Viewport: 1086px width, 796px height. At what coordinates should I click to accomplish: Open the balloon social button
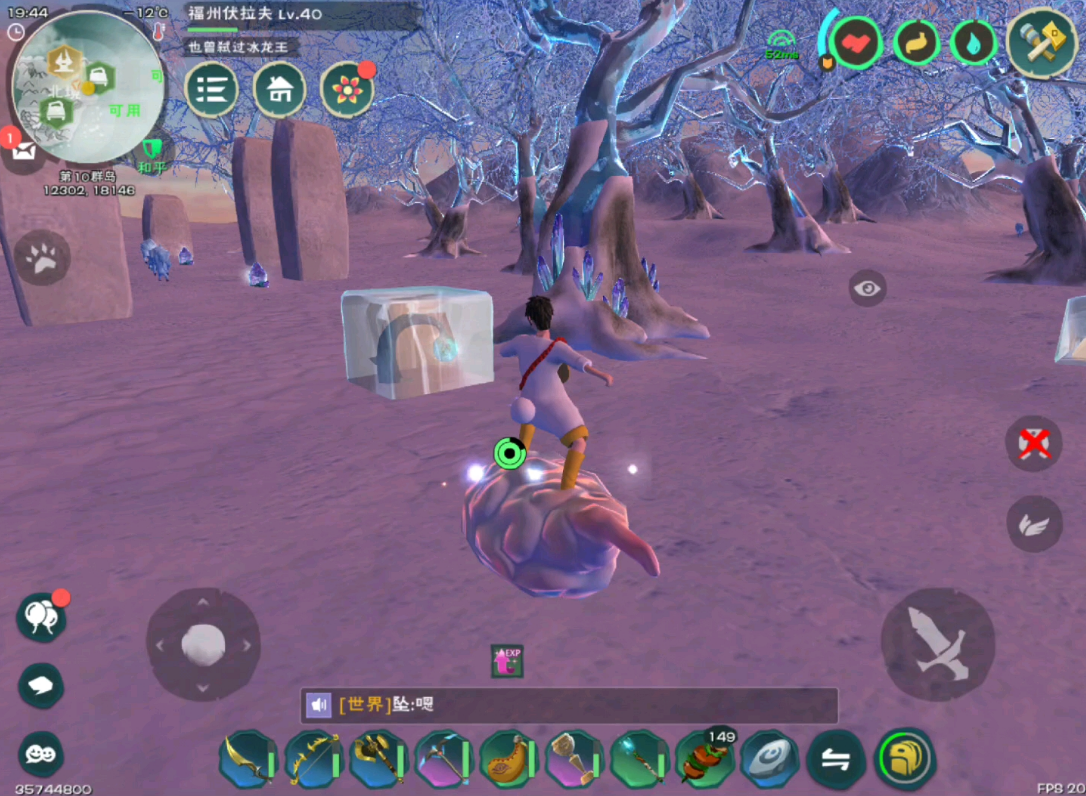coord(41,616)
